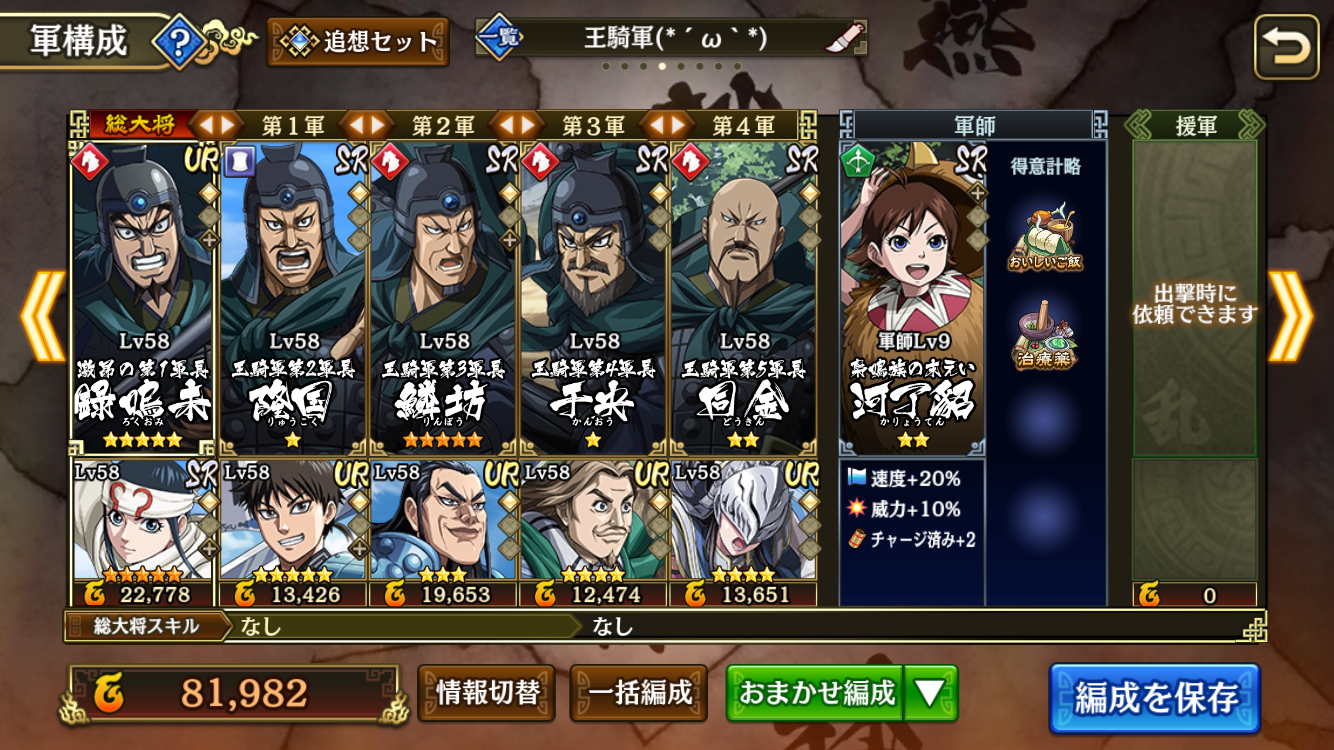Save formation with 編成を保存 button

[x=1154, y=697]
